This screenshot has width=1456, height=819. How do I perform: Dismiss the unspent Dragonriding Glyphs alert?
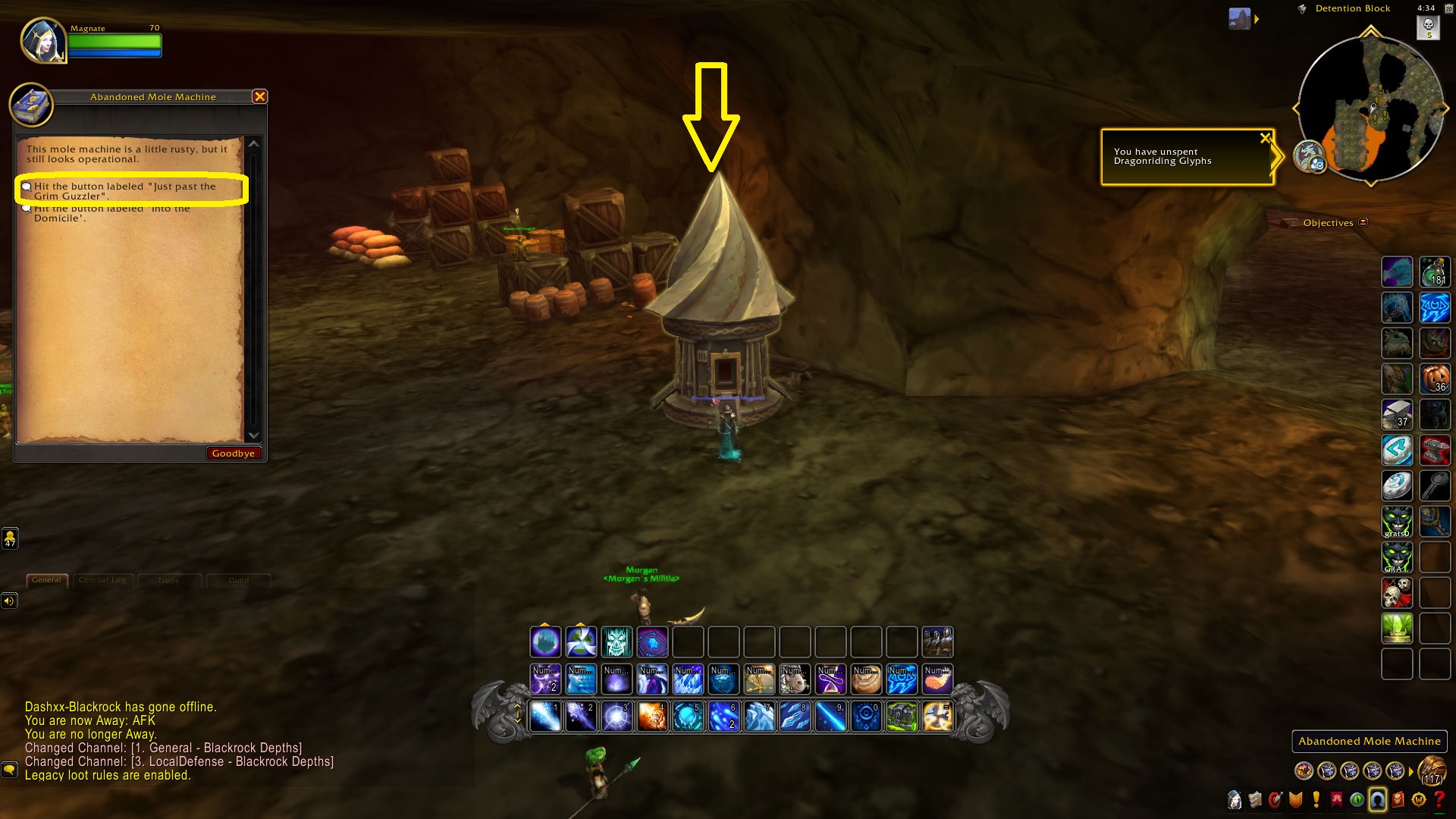[x=1264, y=138]
